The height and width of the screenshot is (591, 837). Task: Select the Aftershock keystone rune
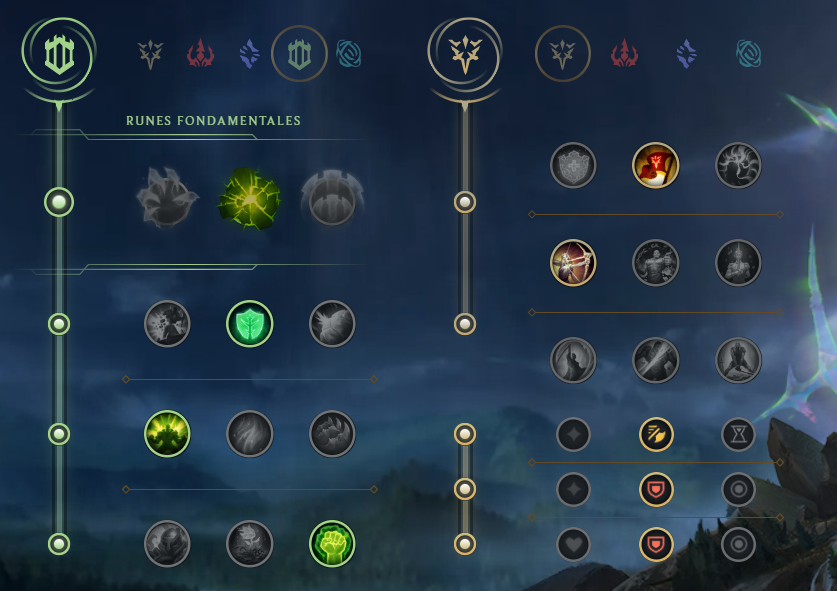click(x=250, y=200)
